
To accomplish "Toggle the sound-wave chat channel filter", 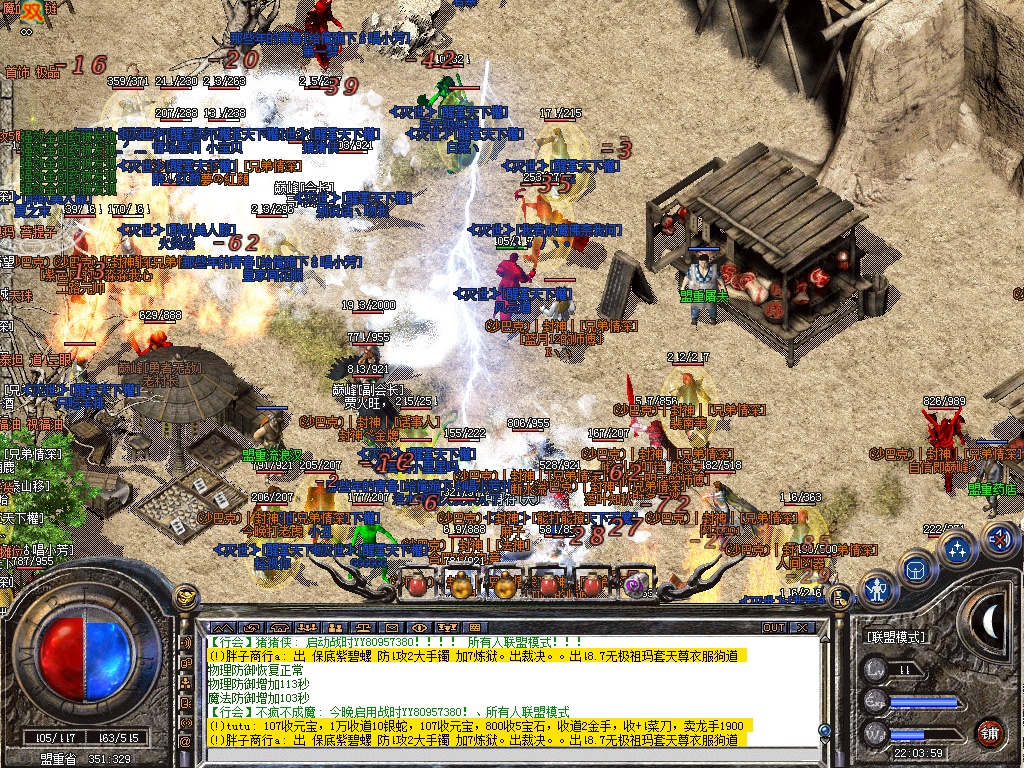I will (185, 642).
